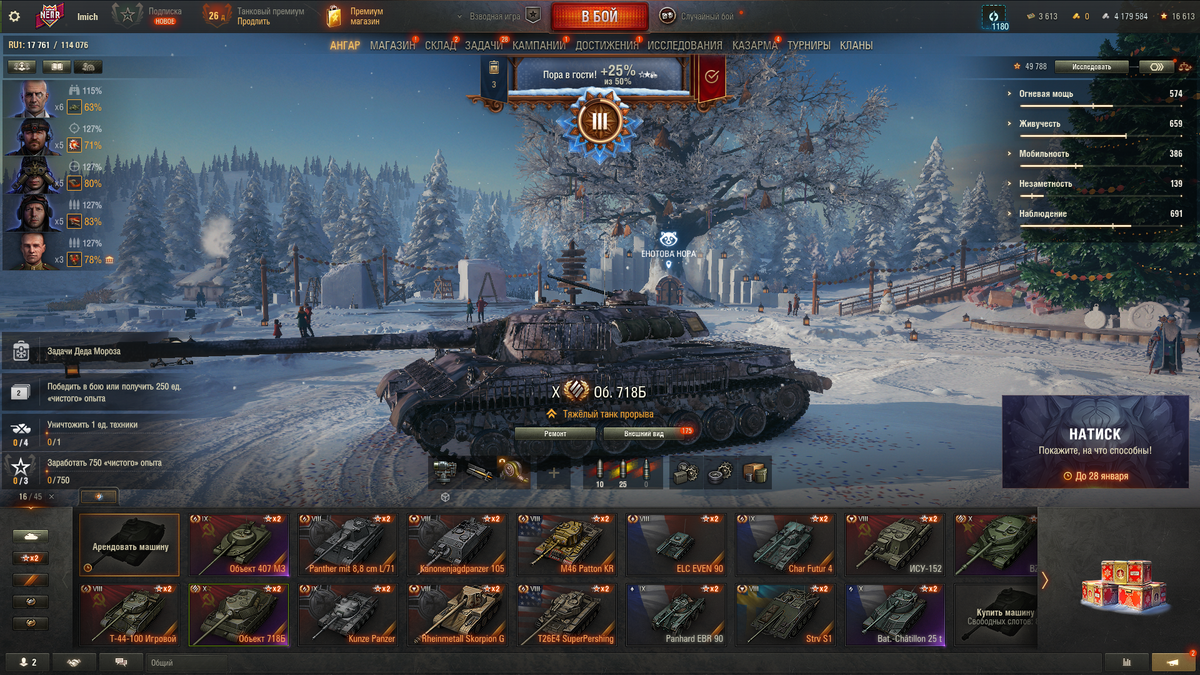
Task: Open the ИССЛЕДОВАНИЯ tab
Action: (x=684, y=45)
